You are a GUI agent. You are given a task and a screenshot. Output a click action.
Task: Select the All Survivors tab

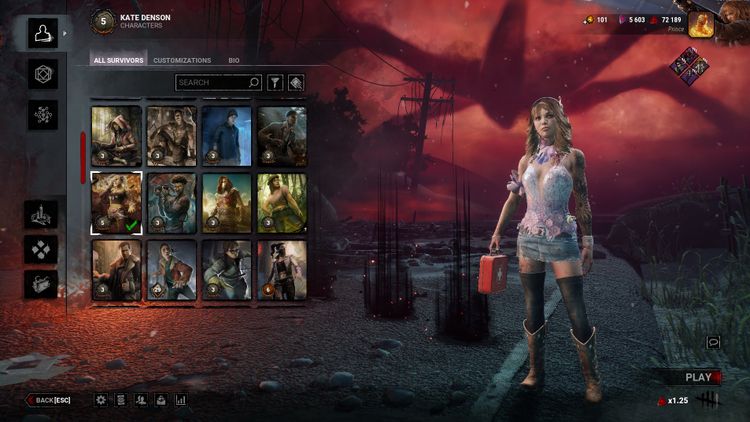(x=118, y=61)
